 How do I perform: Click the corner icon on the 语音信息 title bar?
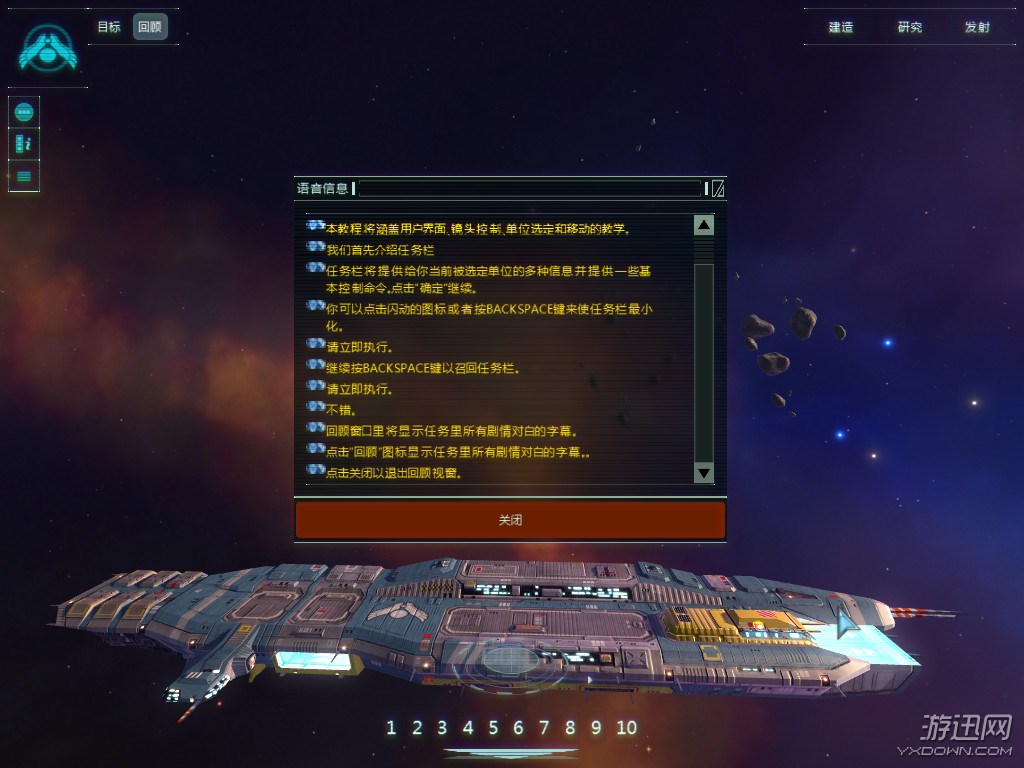718,189
